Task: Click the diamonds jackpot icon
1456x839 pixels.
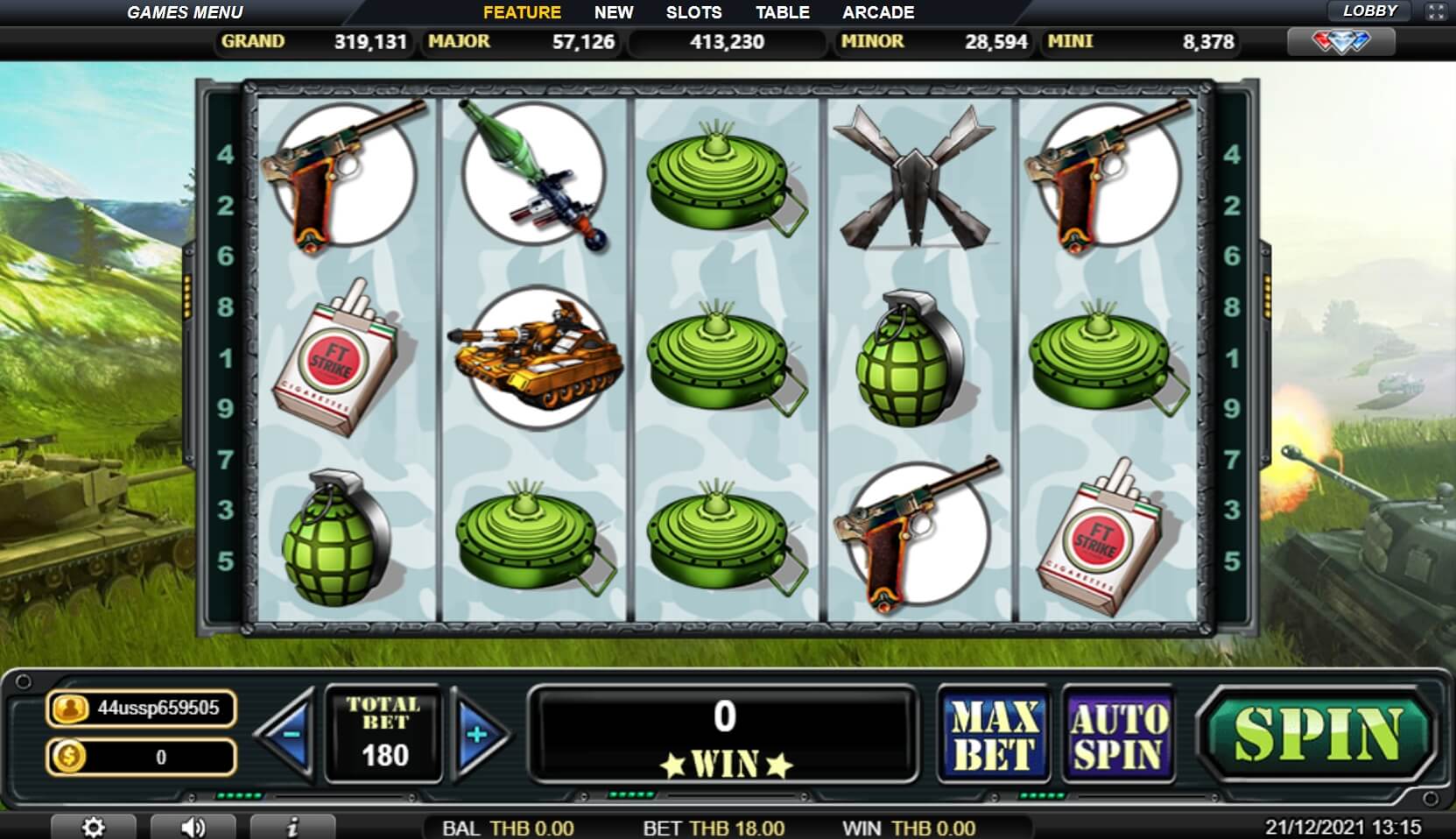Action: (x=1340, y=41)
